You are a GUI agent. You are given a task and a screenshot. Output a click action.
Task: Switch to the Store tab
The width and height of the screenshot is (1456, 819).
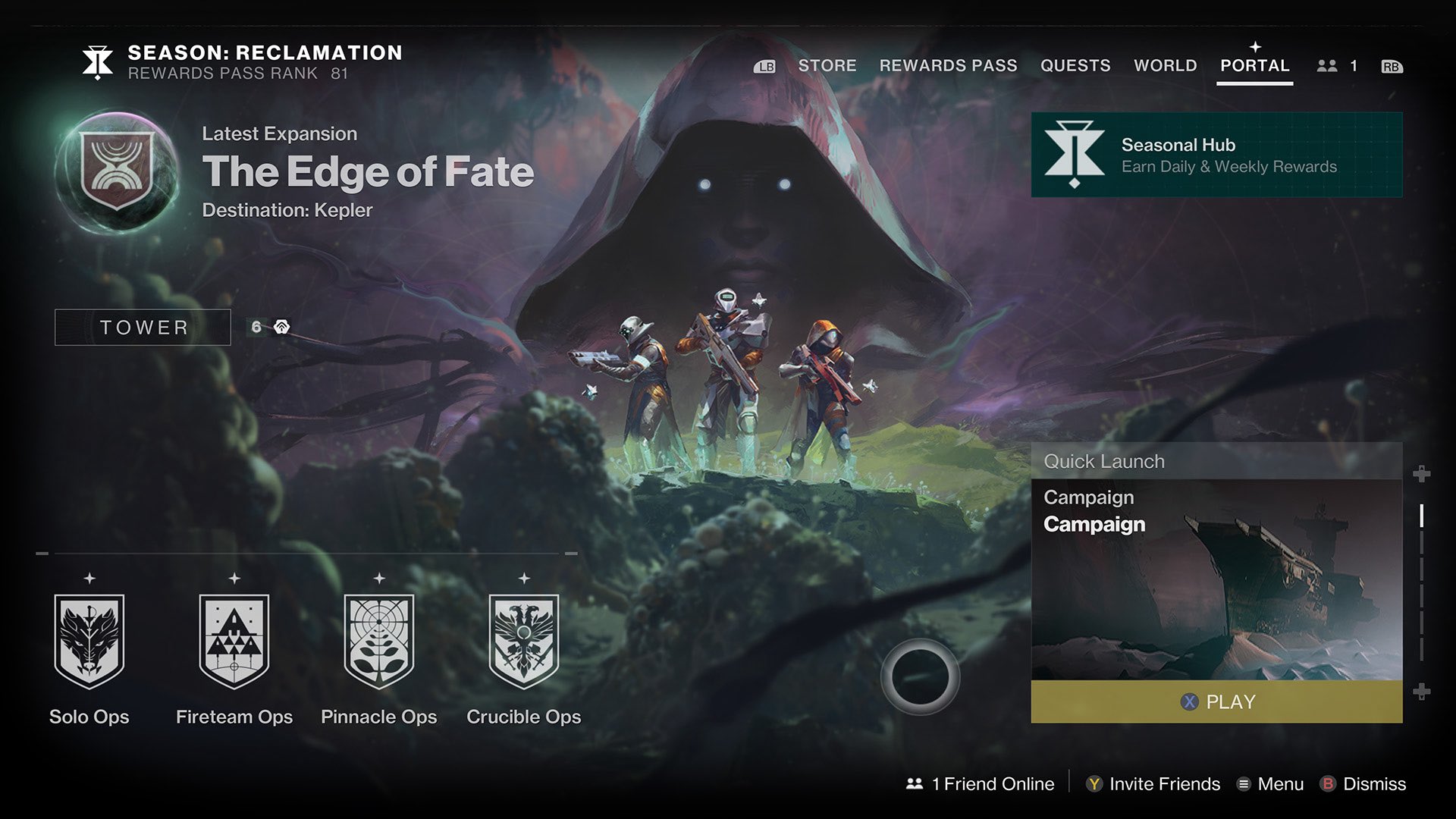[x=827, y=66]
